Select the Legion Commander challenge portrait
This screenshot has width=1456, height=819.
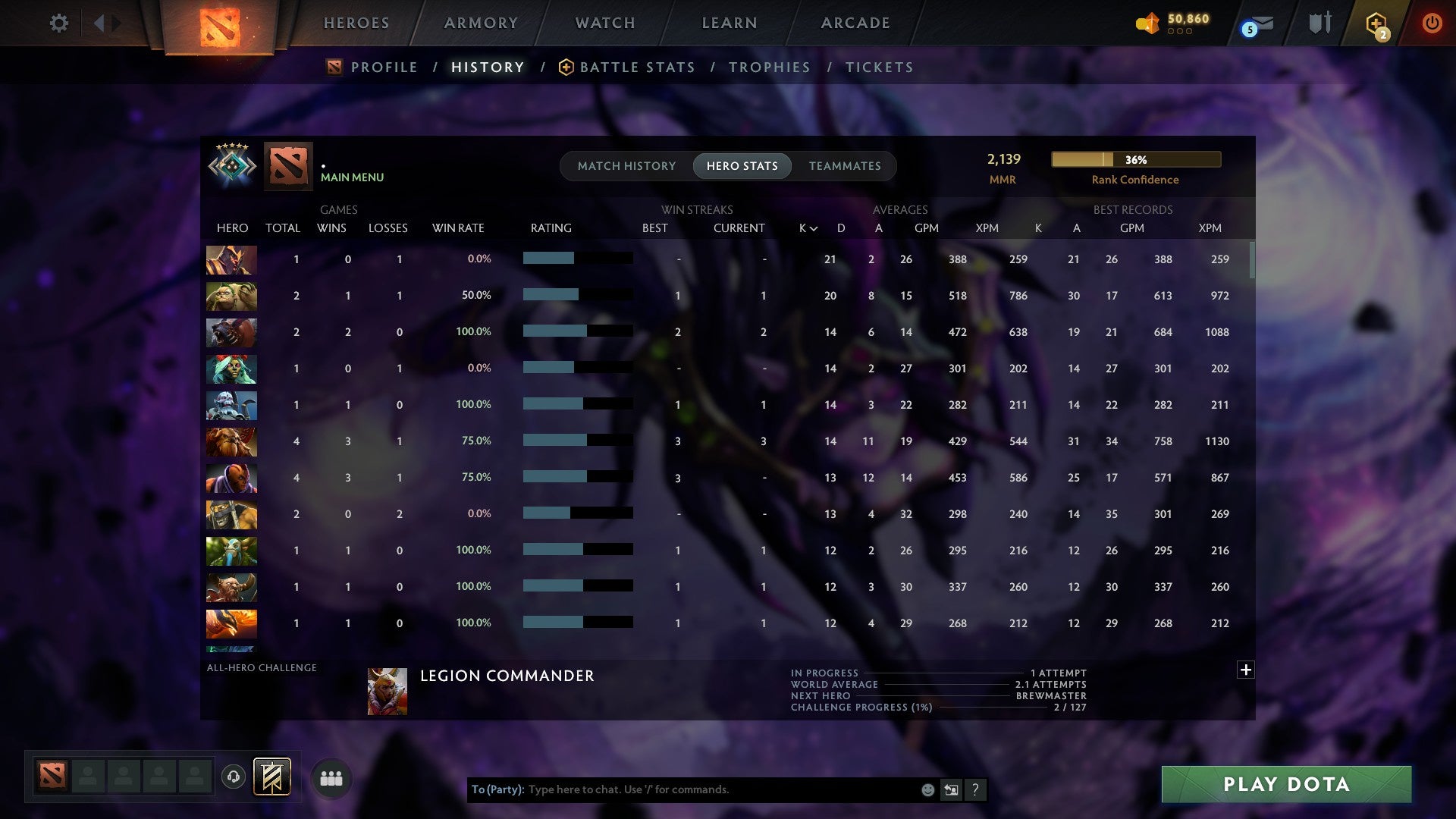click(x=387, y=691)
